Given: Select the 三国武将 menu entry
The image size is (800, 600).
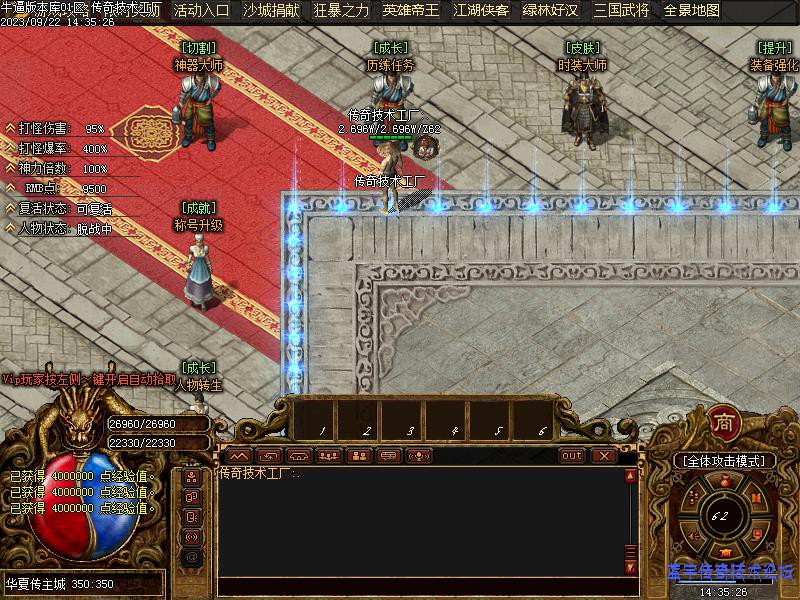Looking at the screenshot, I should pos(621,11).
